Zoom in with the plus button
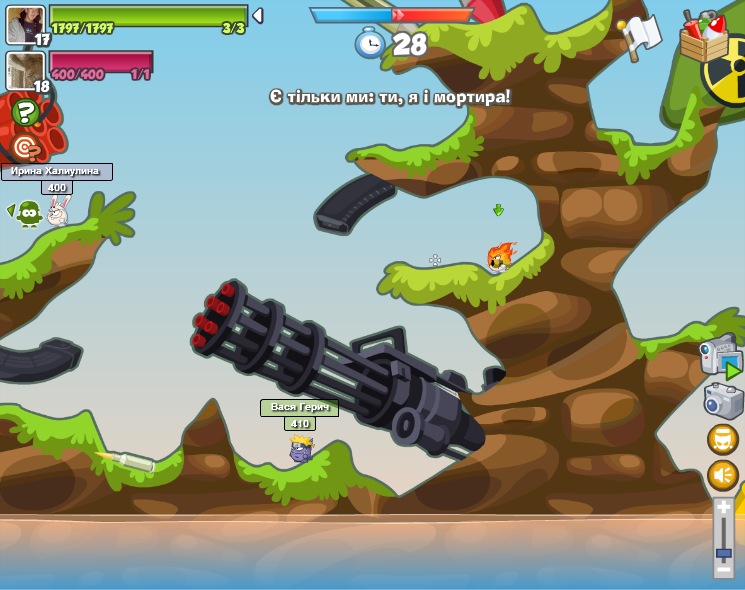The image size is (745, 590). 723,509
